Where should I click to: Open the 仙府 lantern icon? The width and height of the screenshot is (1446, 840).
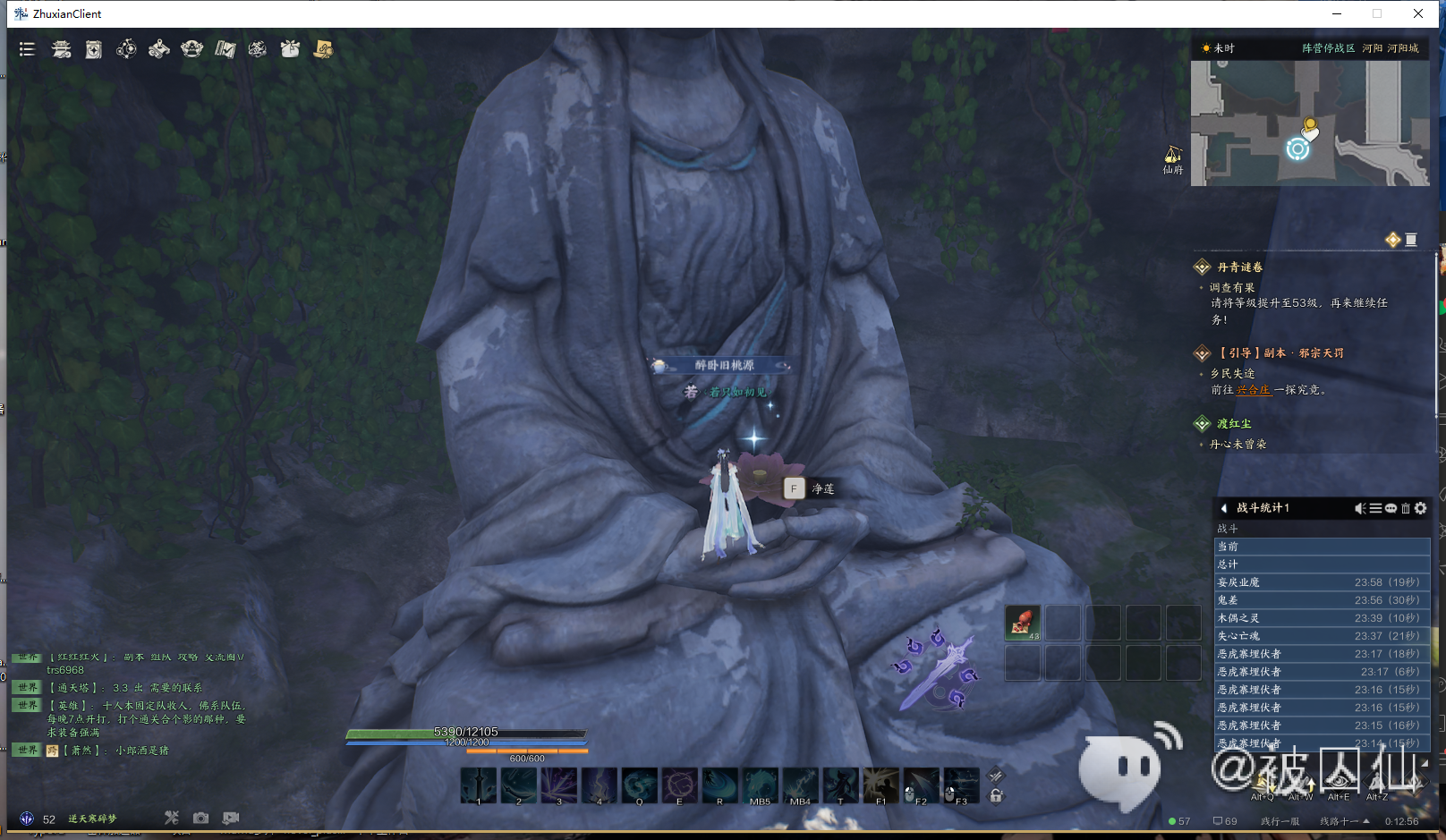pos(1172,157)
